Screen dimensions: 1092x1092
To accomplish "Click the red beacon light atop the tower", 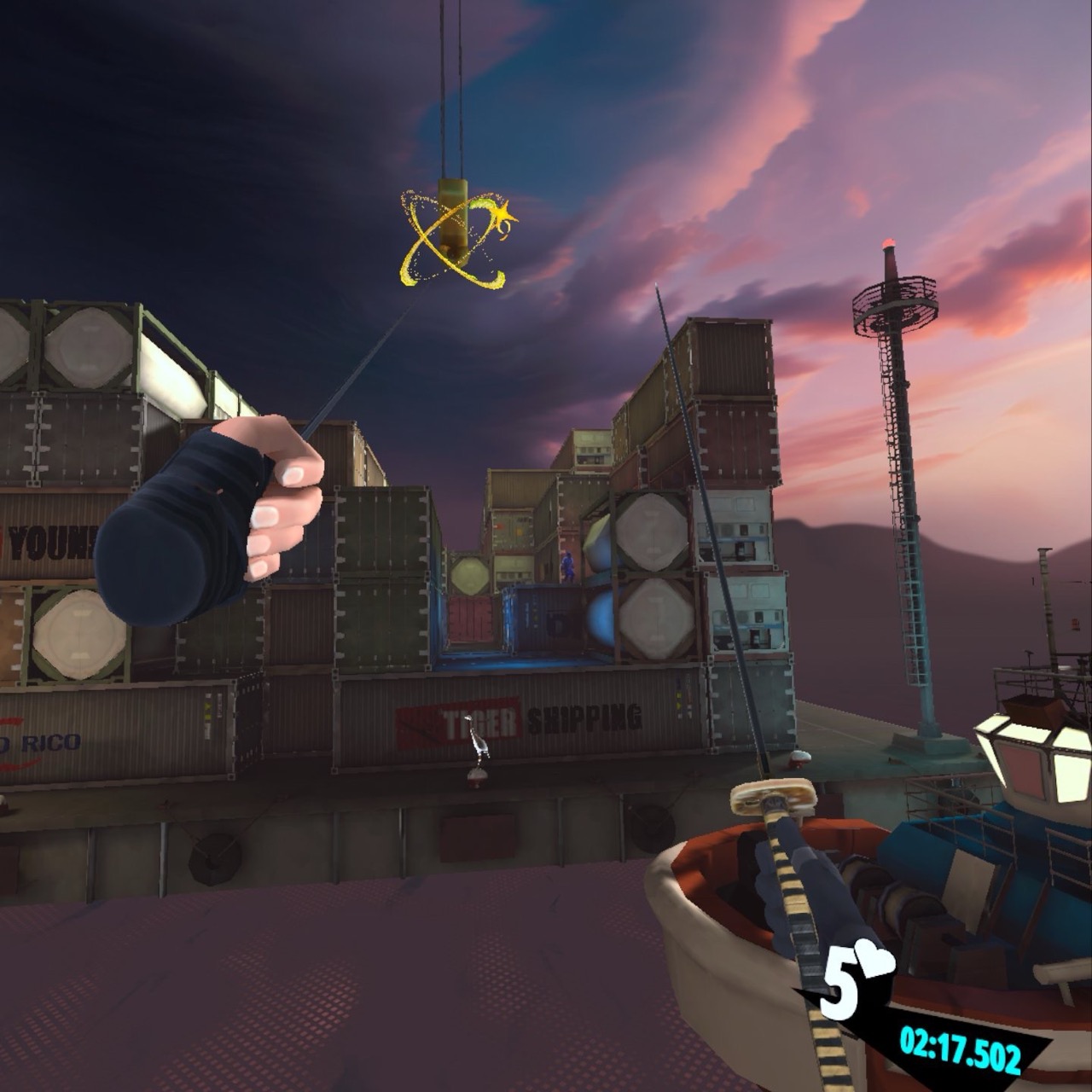I will [888, 241].
